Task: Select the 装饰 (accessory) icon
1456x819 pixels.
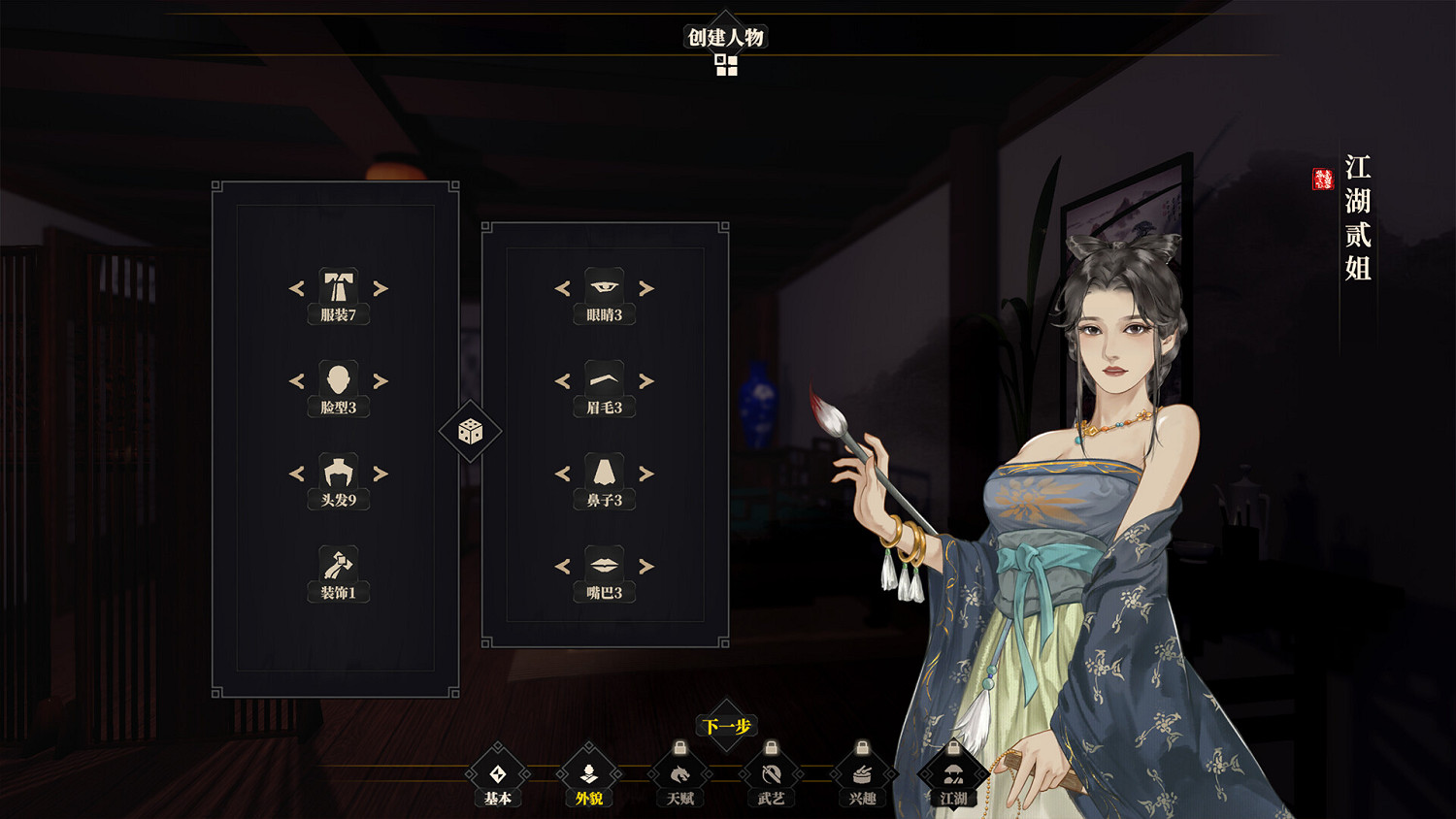Action: [338, 564]
